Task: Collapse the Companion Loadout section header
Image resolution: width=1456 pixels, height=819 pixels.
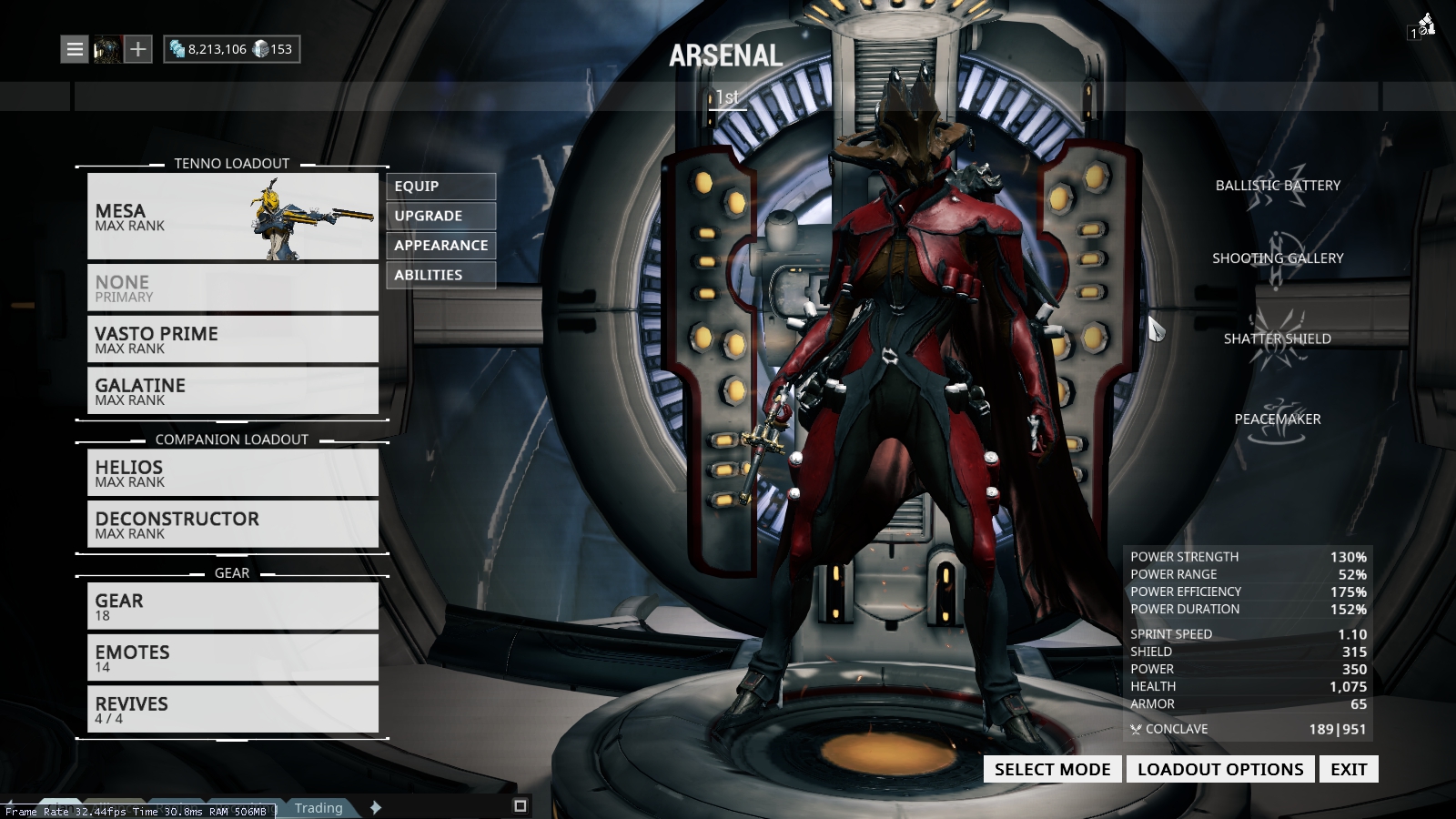Action: (232, 439)
